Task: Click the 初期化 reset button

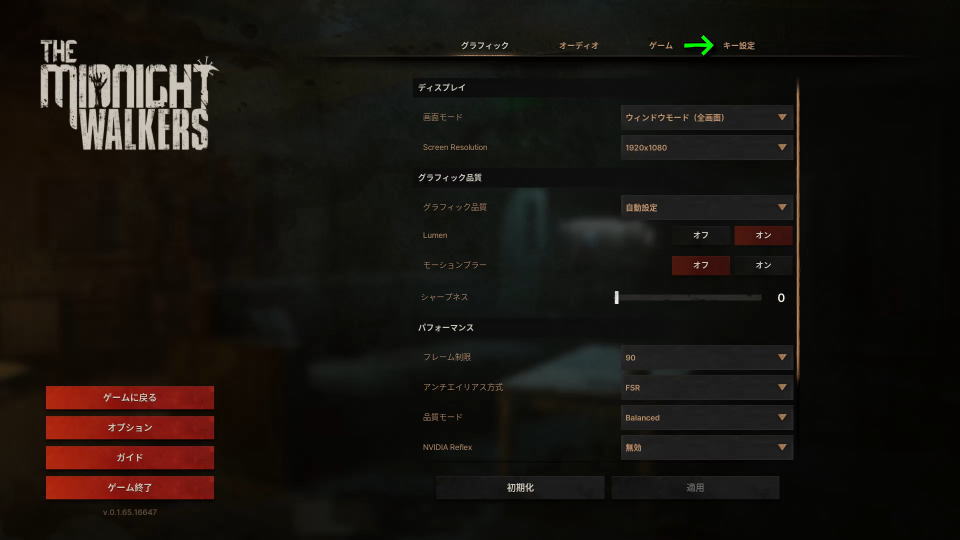Action: point(520,488)
